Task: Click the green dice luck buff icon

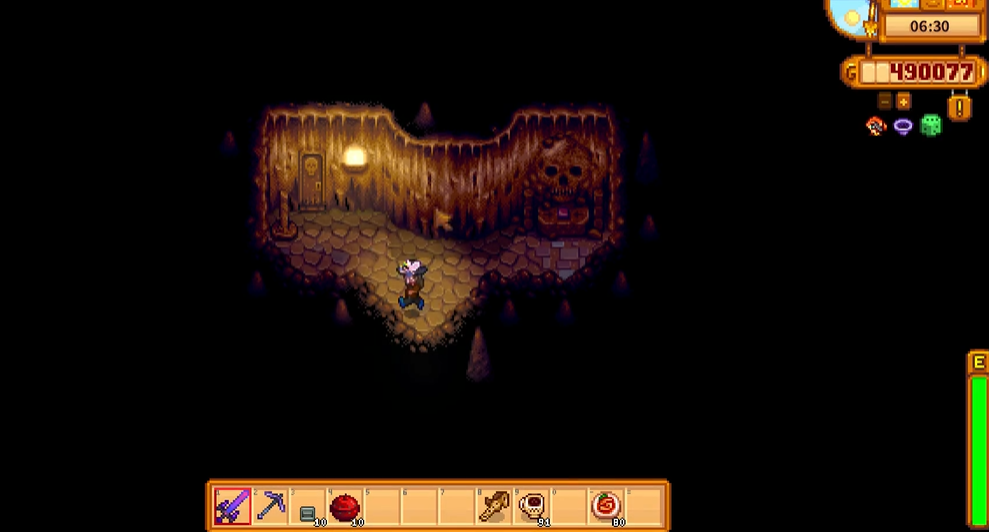Action: click(x=931, y=126)
